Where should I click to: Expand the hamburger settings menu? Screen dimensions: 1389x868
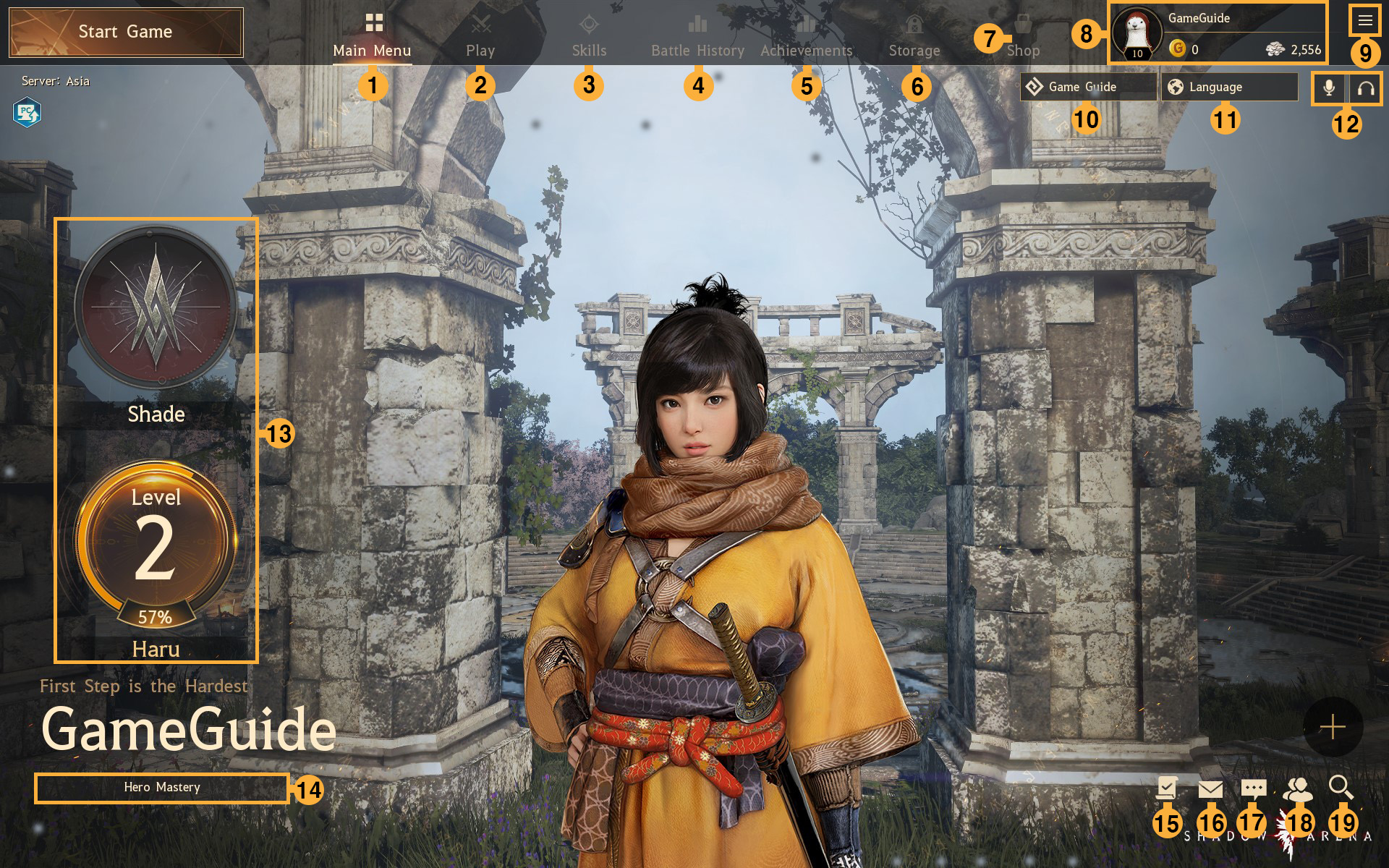1365,21
